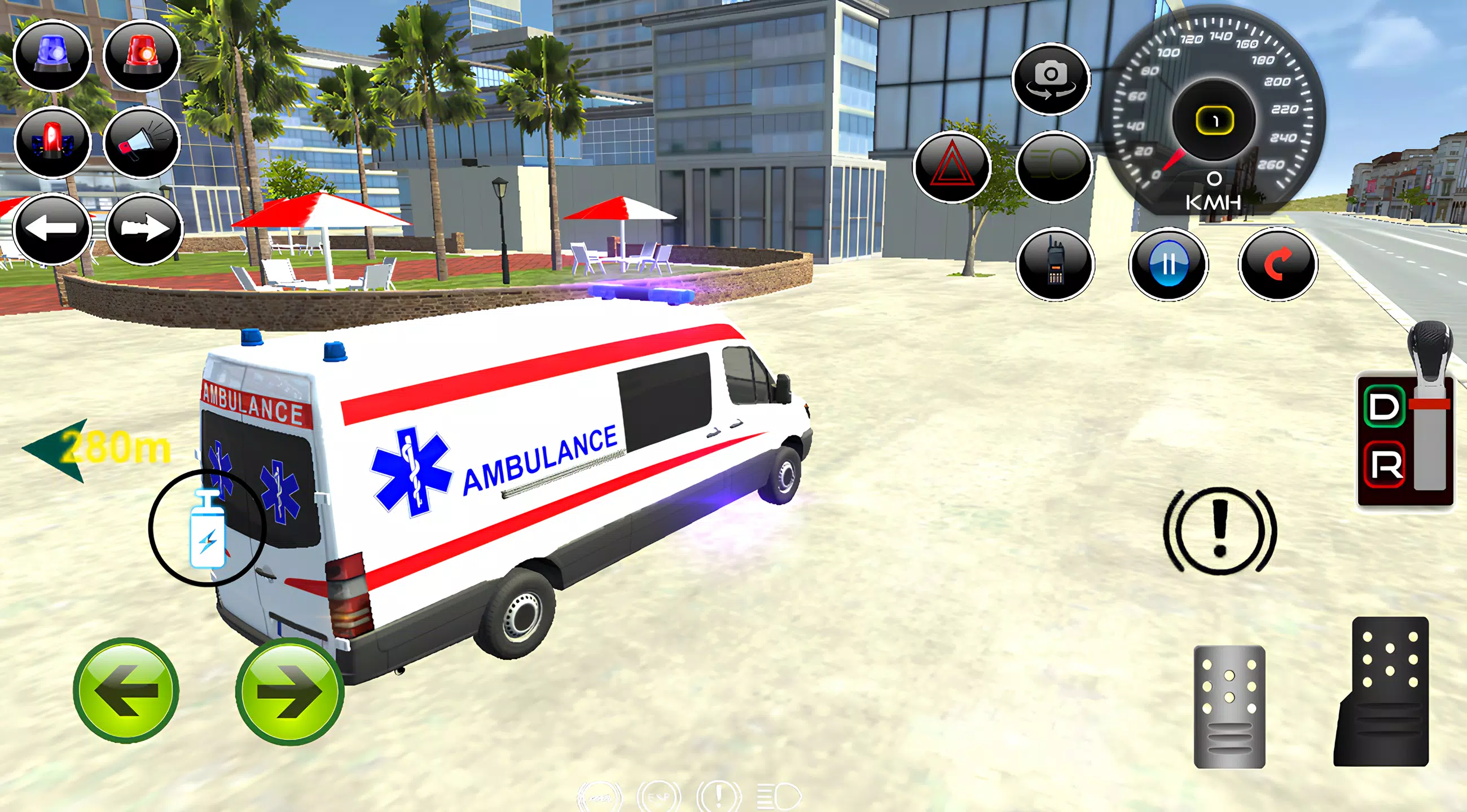Shift gear into Drive (D)
Screen dimensions: 1467x812
tap(1385, 408)
